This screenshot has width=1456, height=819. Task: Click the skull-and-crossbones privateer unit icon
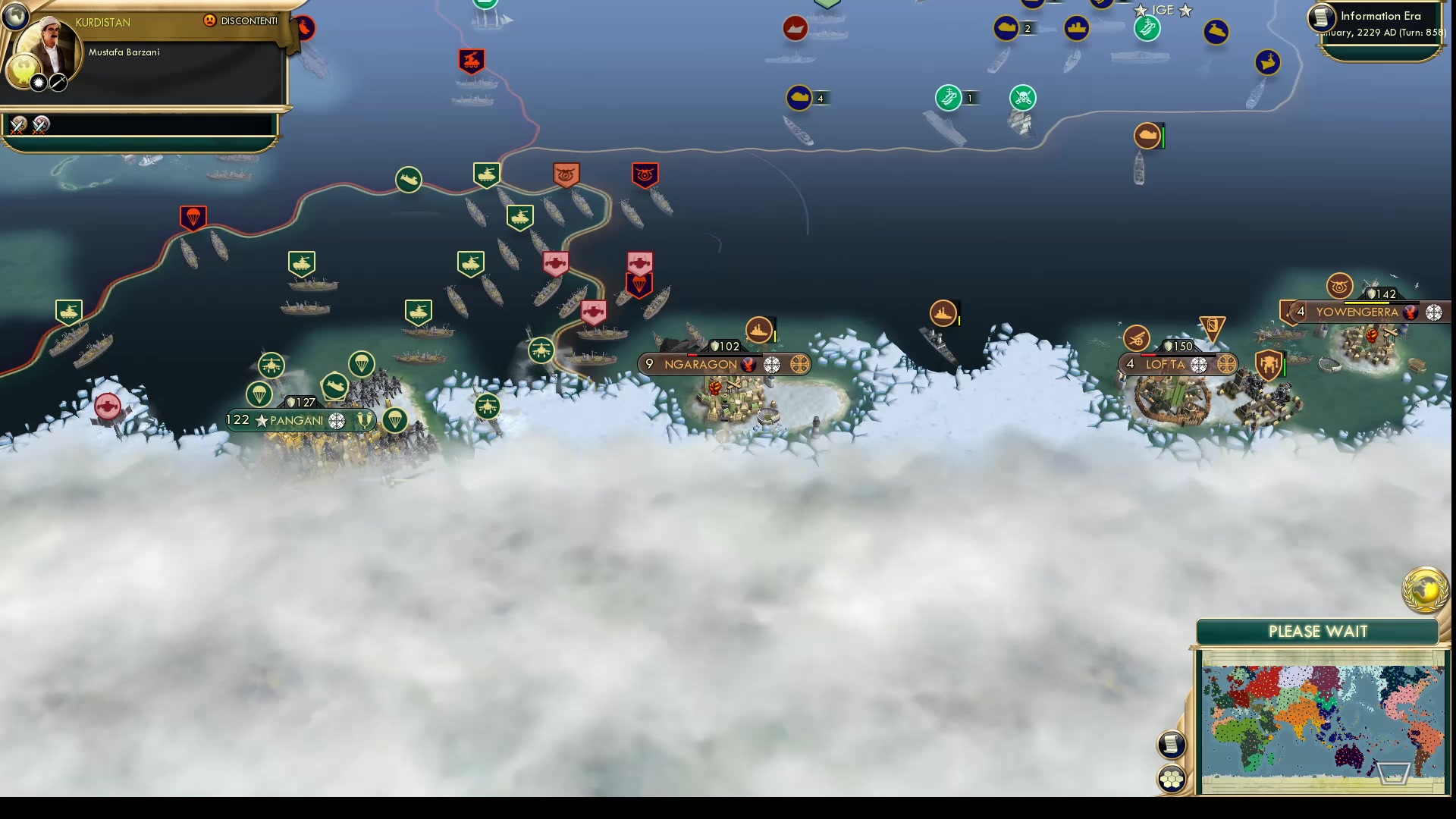1022,98
